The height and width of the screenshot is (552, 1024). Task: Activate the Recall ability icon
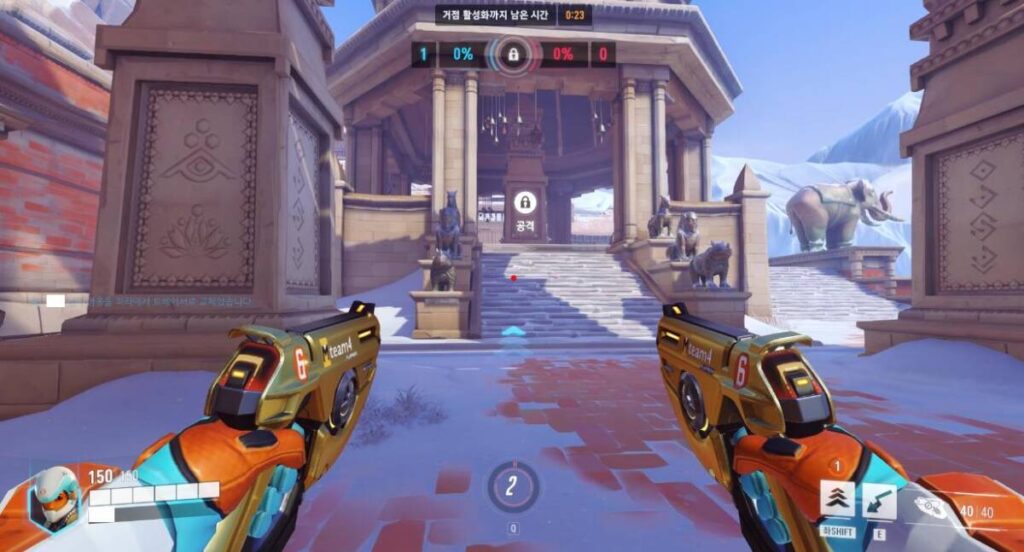[x=879, y=499]
